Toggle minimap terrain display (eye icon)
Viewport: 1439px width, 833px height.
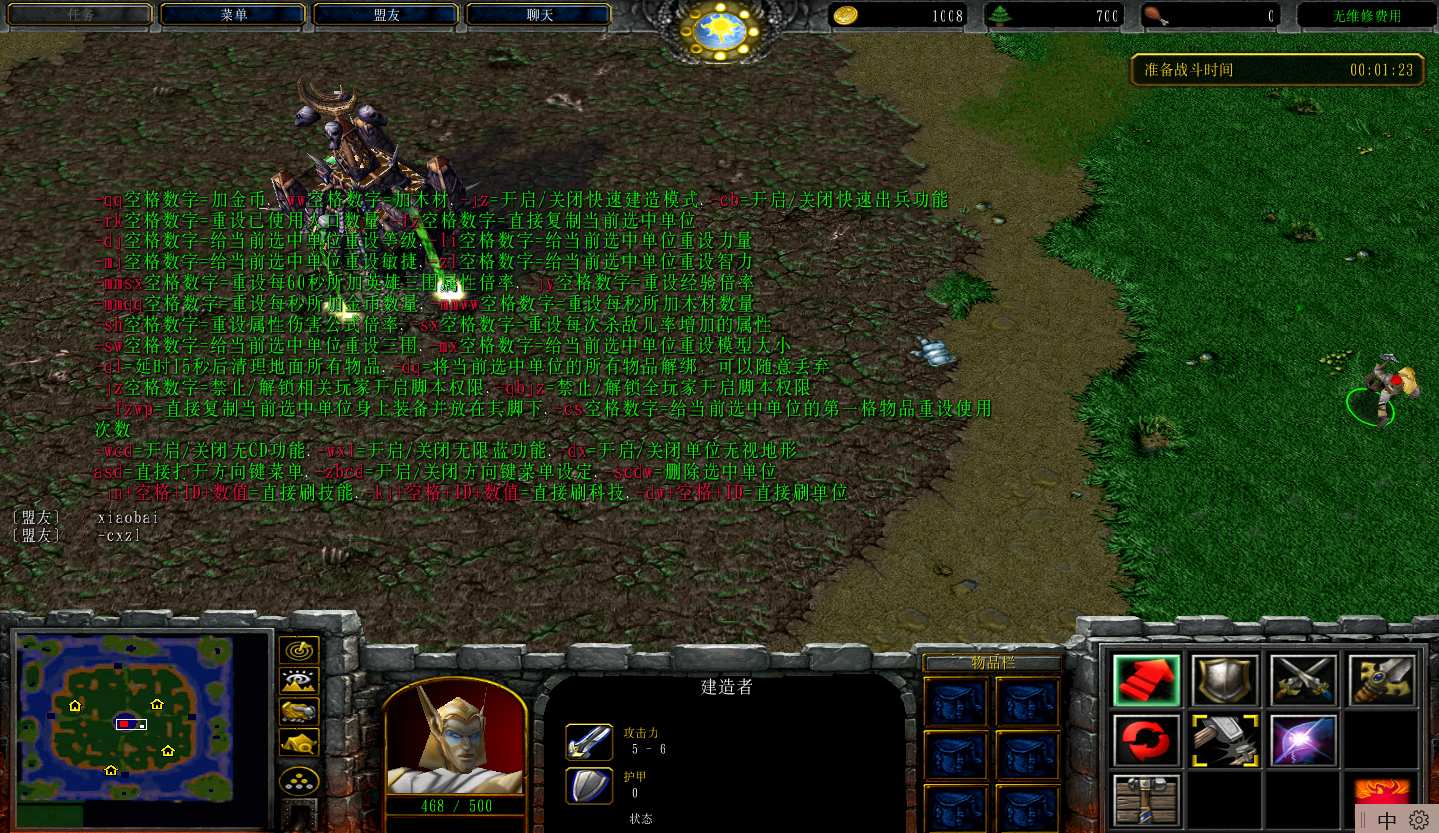click(x=299, y=681)
